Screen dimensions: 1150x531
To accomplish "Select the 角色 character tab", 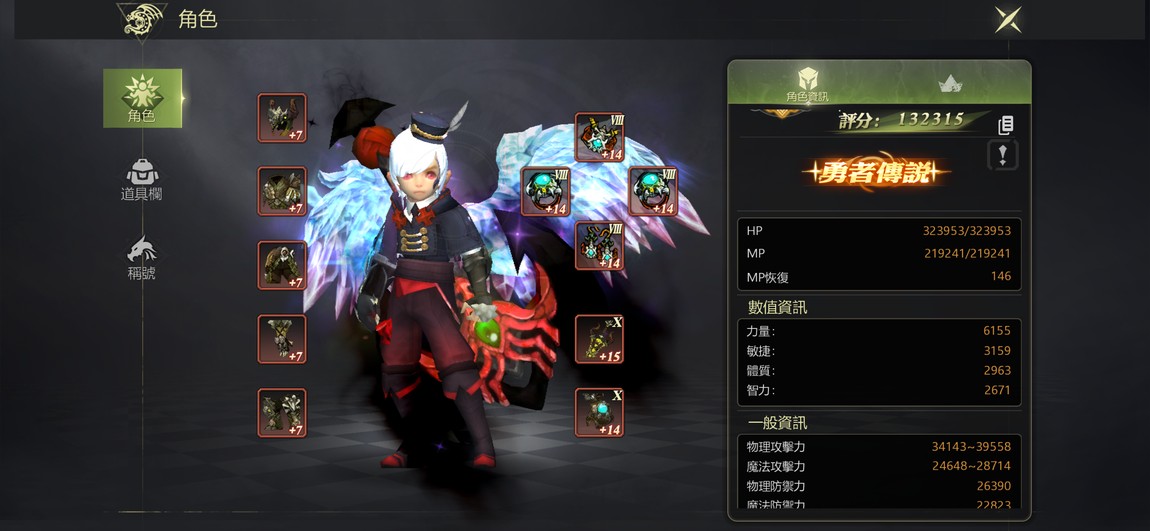I will point(142,98).
